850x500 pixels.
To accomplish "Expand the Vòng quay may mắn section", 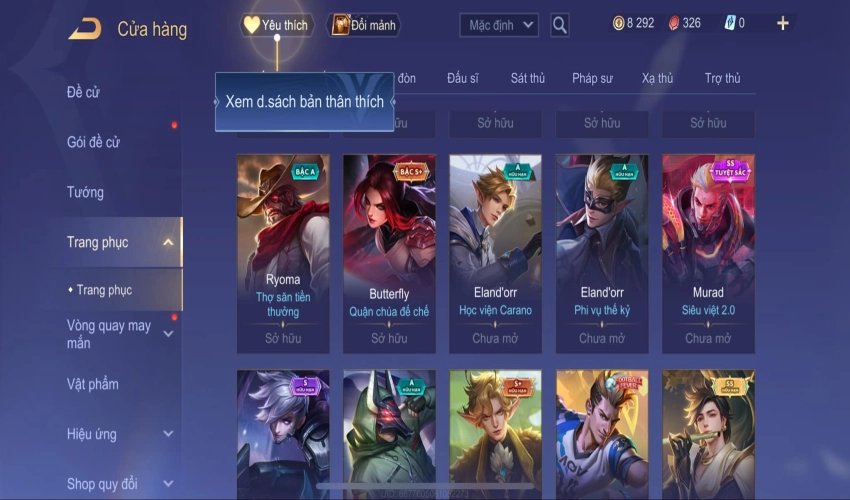I will [167, 334].
